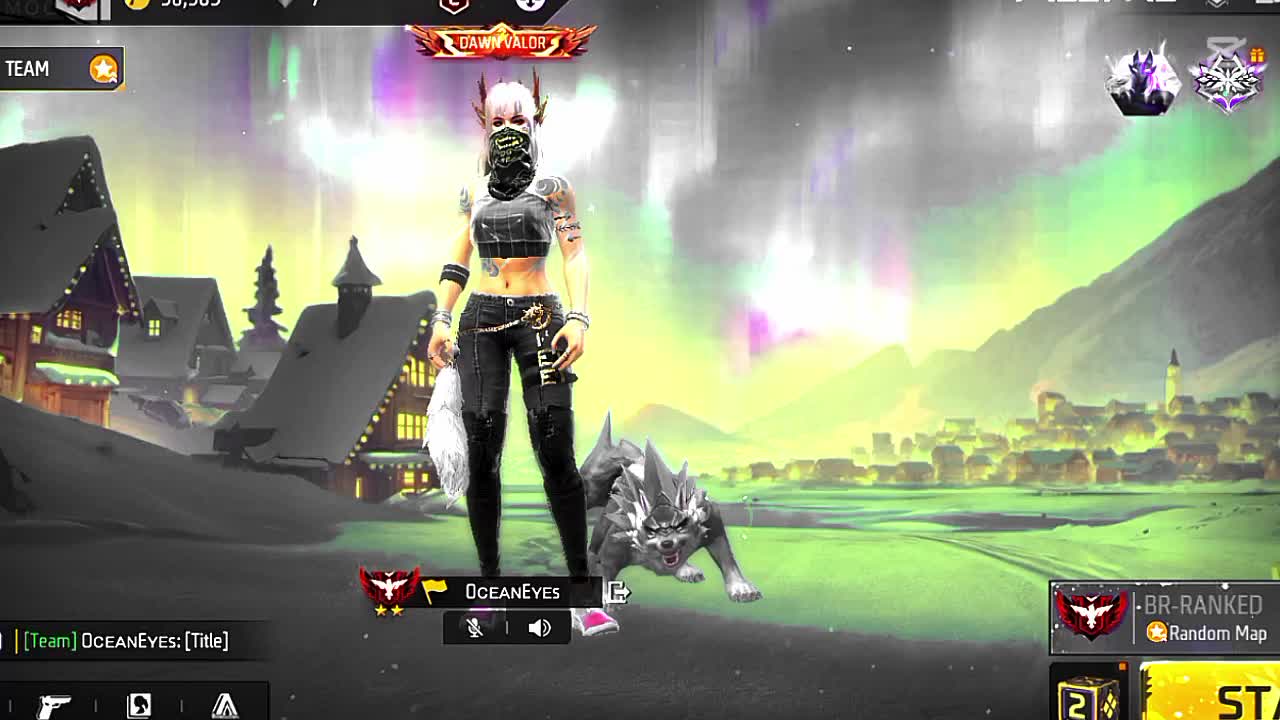Open the TEAM panel
Image resolution: width=1280 pixels, height=720 pixels.
[60, 69]
